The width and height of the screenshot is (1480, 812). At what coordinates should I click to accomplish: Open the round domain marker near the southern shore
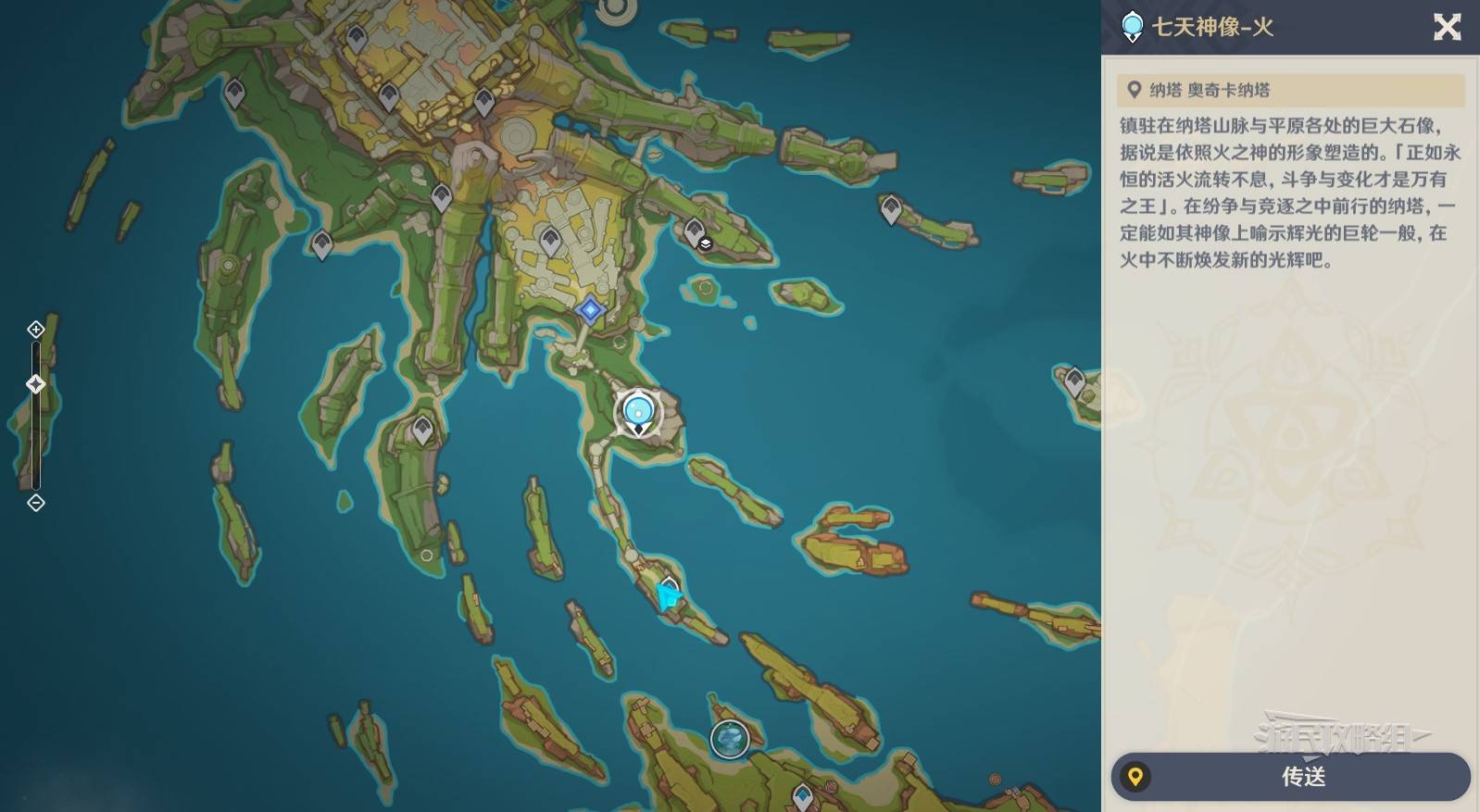(x=730, y=740)
